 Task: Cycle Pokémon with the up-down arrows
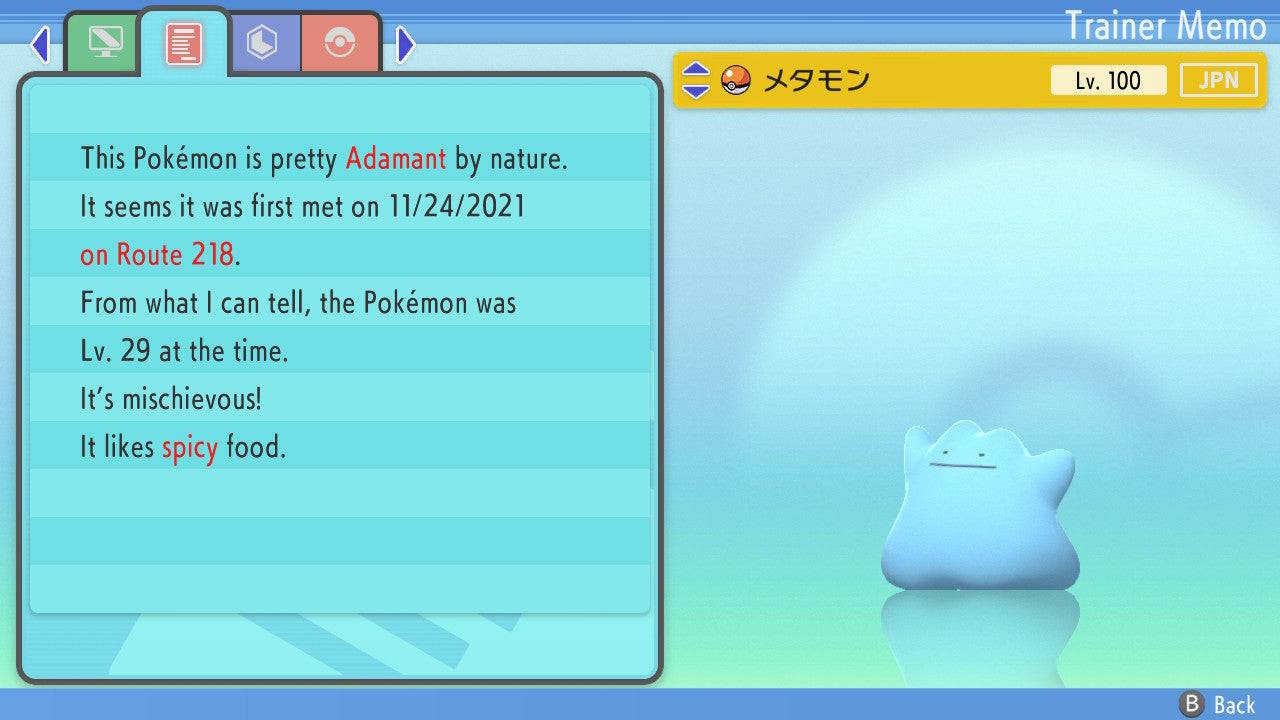[x=695, y=80]
